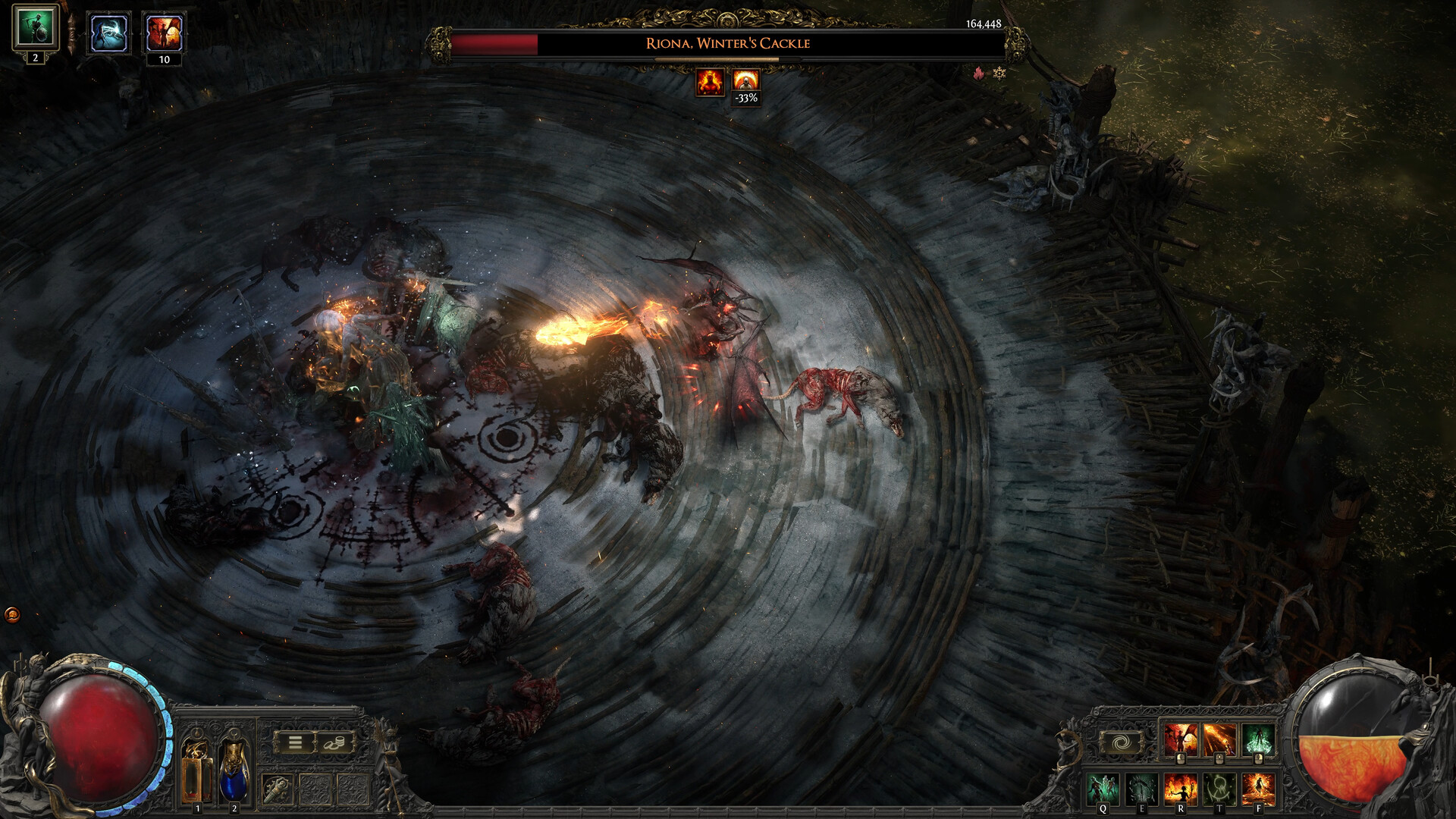Image resolution: width=1456 pixels, height=819 pixels.
Task: Toggle the pink flame indicator beside the boss bar
Action: tap(977, 74)
